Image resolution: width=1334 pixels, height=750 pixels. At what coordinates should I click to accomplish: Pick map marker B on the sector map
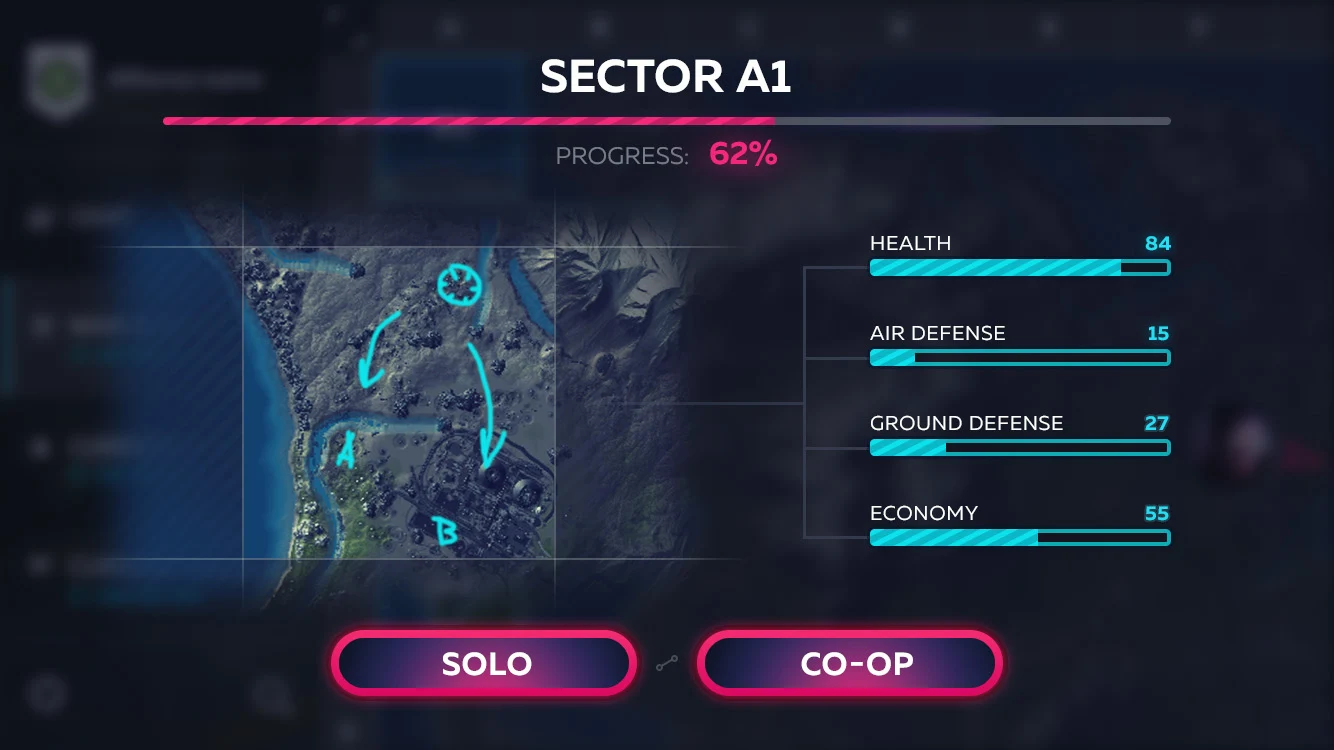point(443,531)
